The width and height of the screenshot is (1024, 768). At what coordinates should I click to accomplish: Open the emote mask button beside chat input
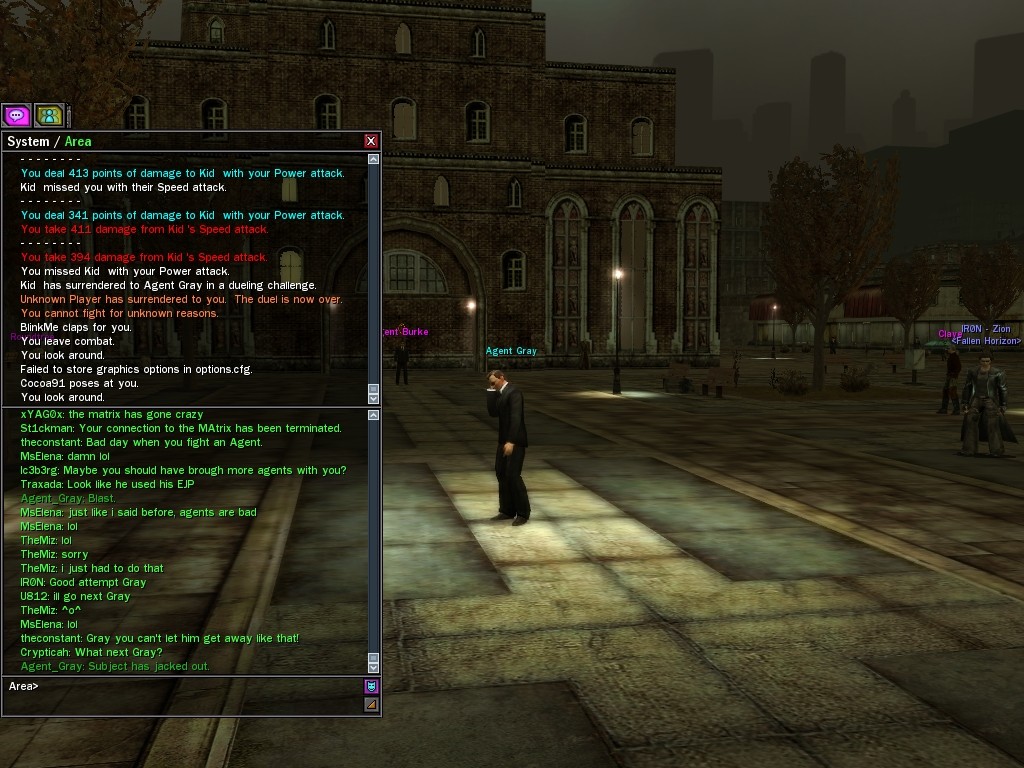pyautogui.click(x=371, y=687)
